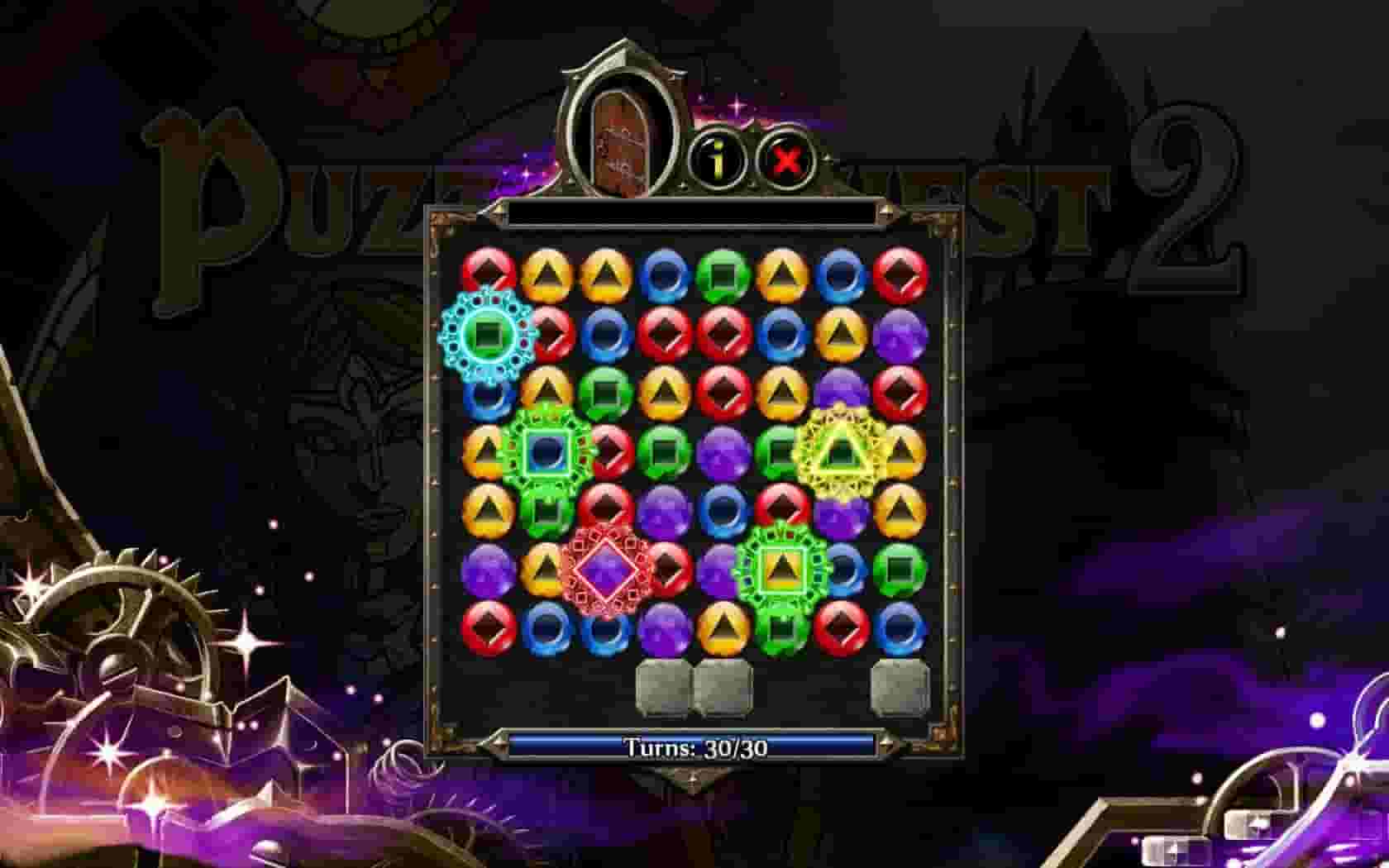Select the cyan-glowing green square gem

[487, 333]
